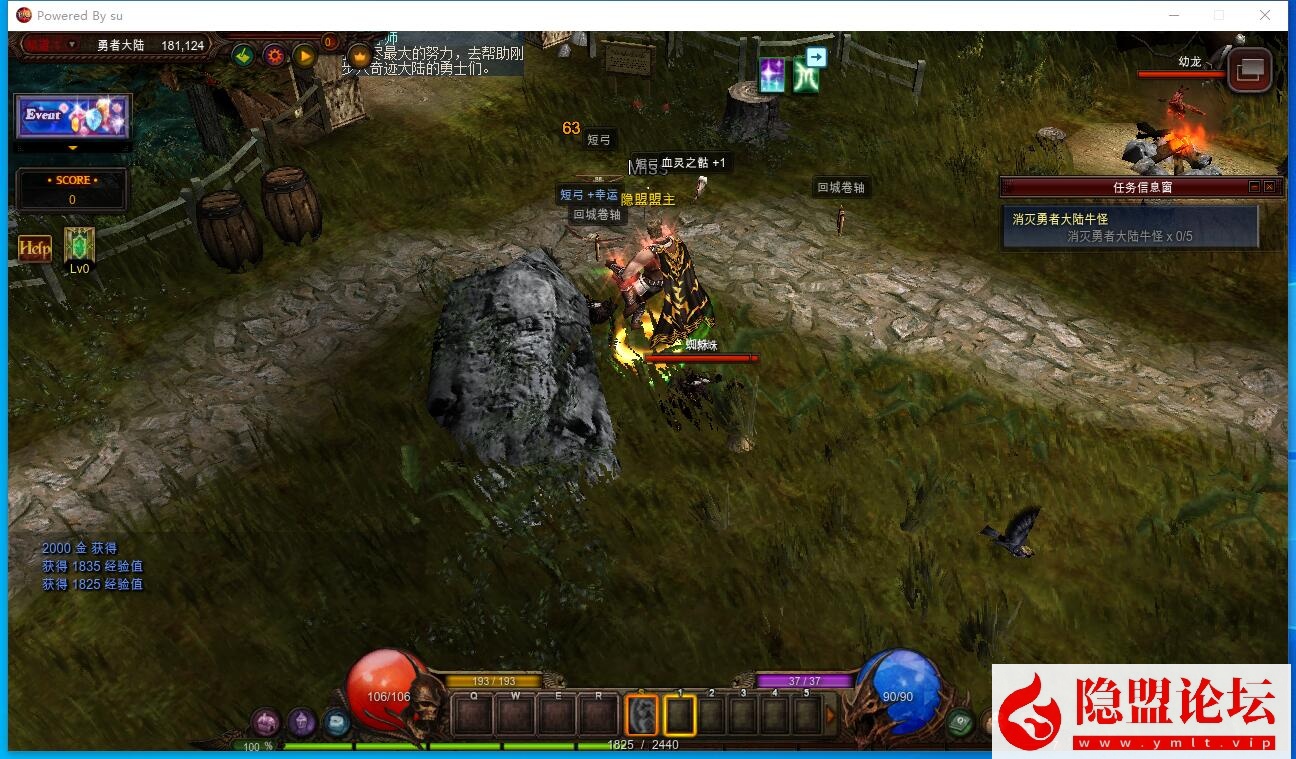Select the orange-highlighted skill slot

pos(641,715)
